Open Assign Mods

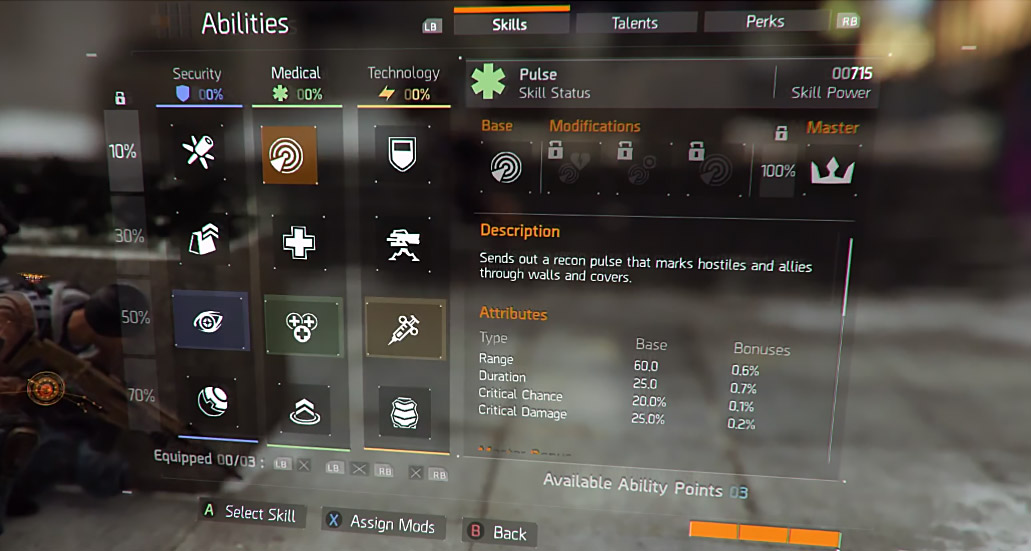coord(384,524)
